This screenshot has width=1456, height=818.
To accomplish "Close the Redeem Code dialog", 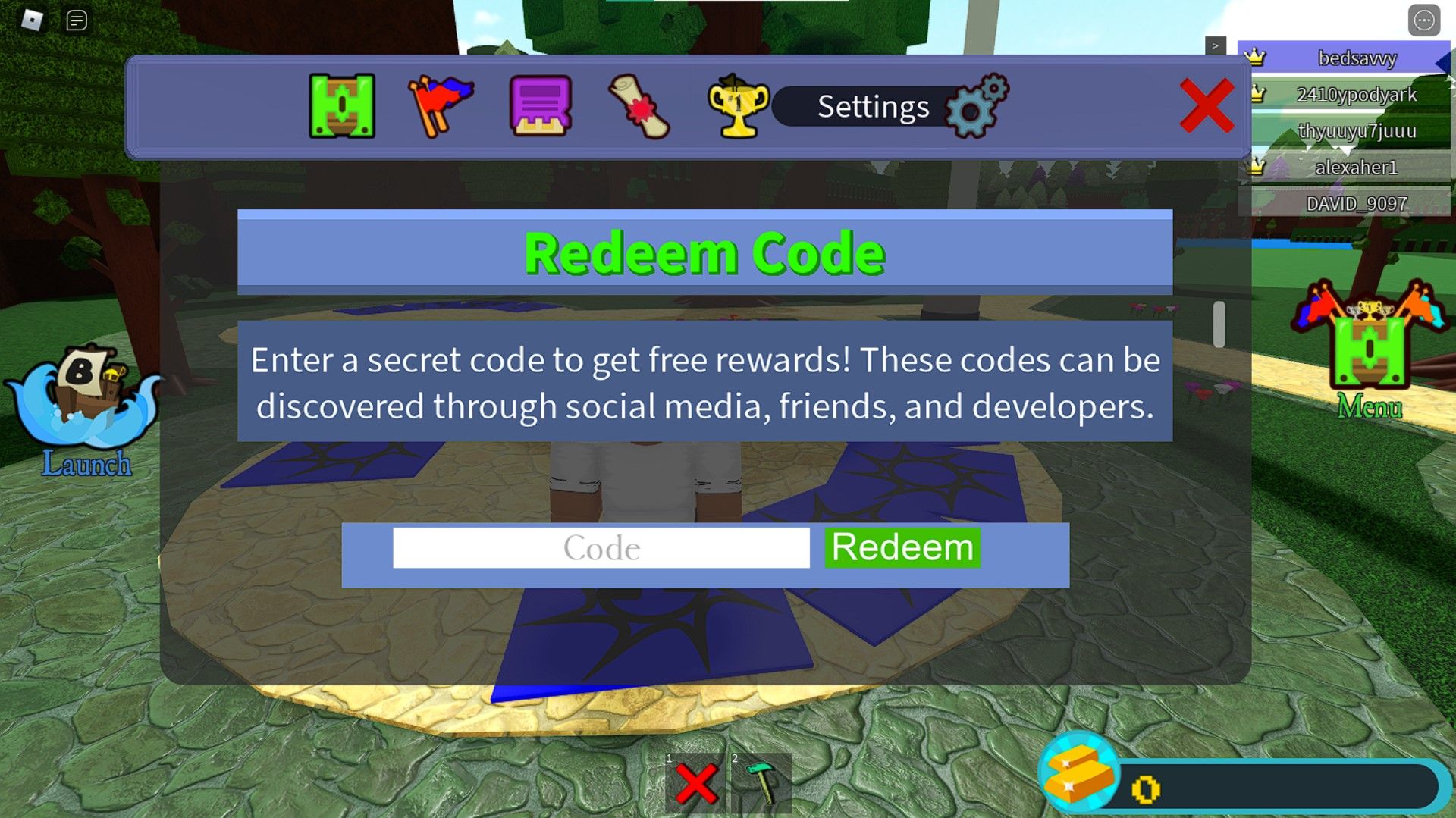I will pyautogui.click(x=1207, y=108).
